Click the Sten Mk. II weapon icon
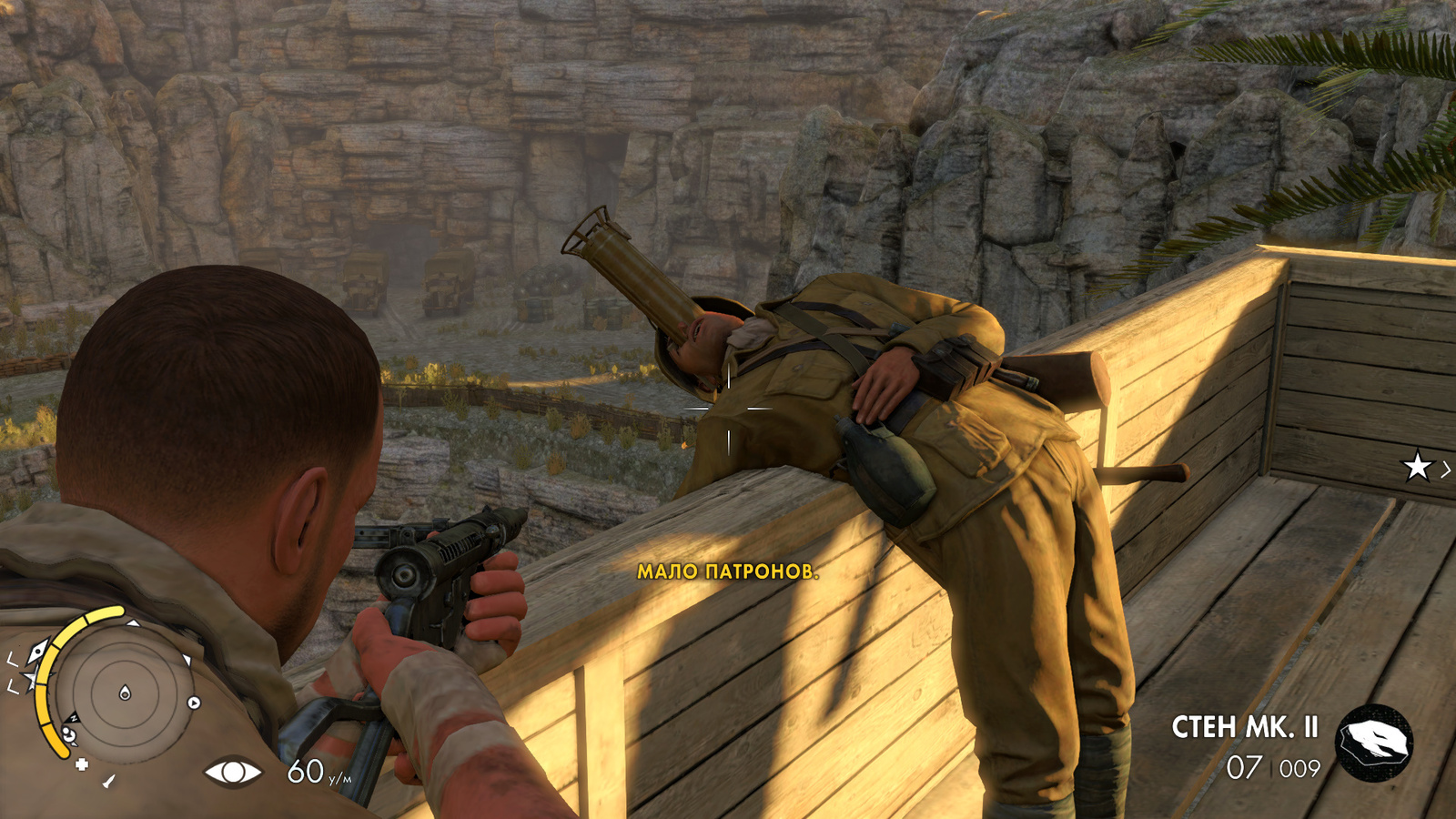Screen dimensions: 1456x819 (x=1373, y=743)
